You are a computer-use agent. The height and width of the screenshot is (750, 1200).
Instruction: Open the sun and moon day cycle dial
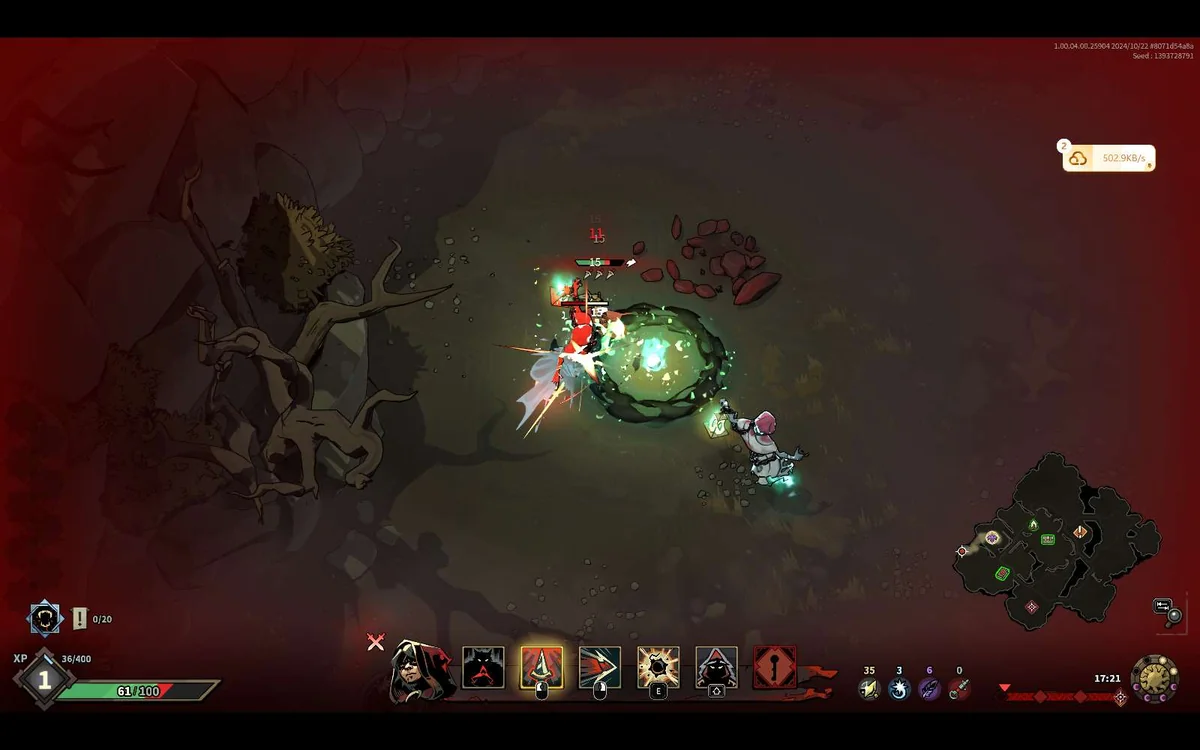1154,679
